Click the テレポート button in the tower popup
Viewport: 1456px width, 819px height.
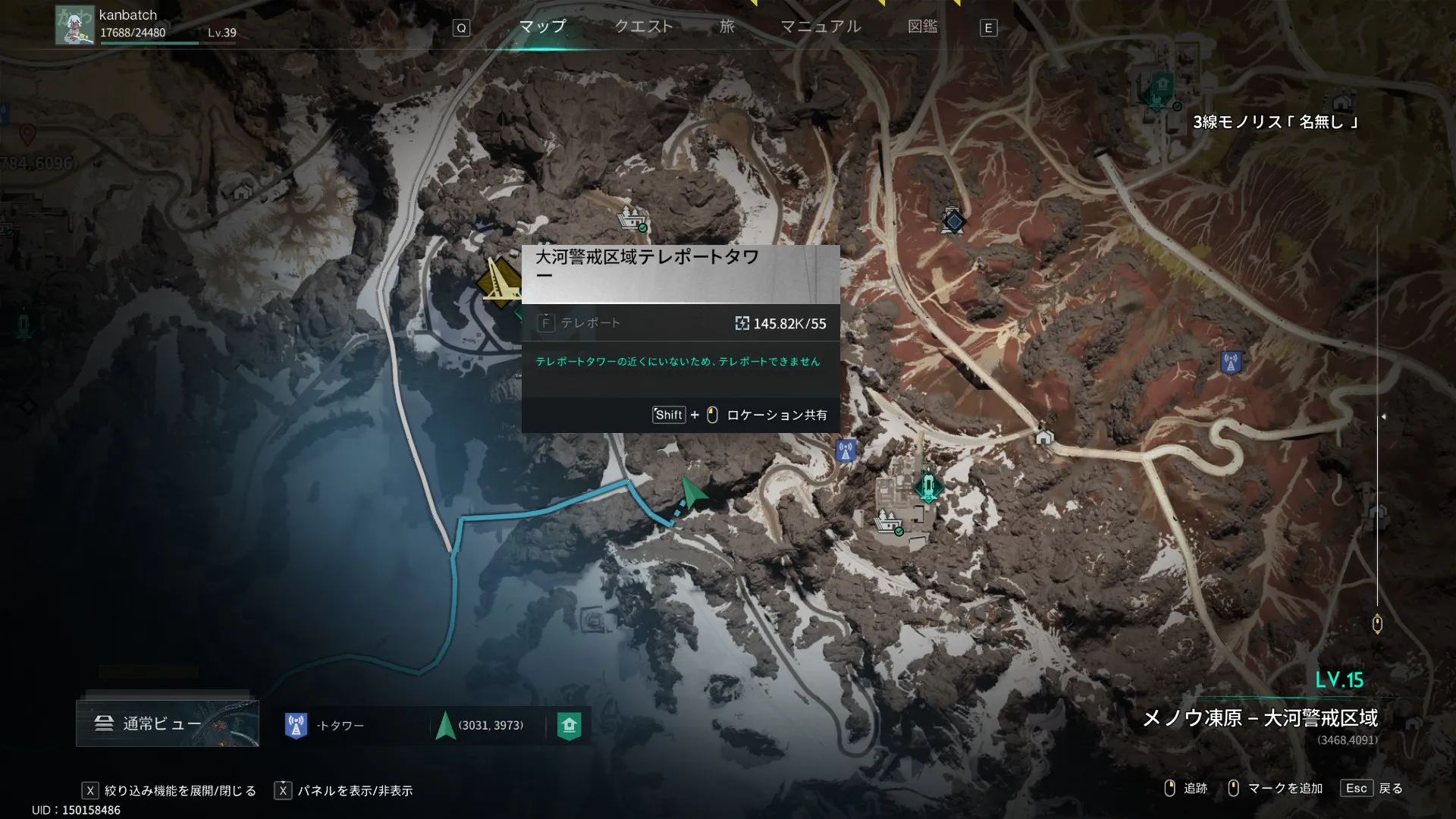[x=580, y=324]
